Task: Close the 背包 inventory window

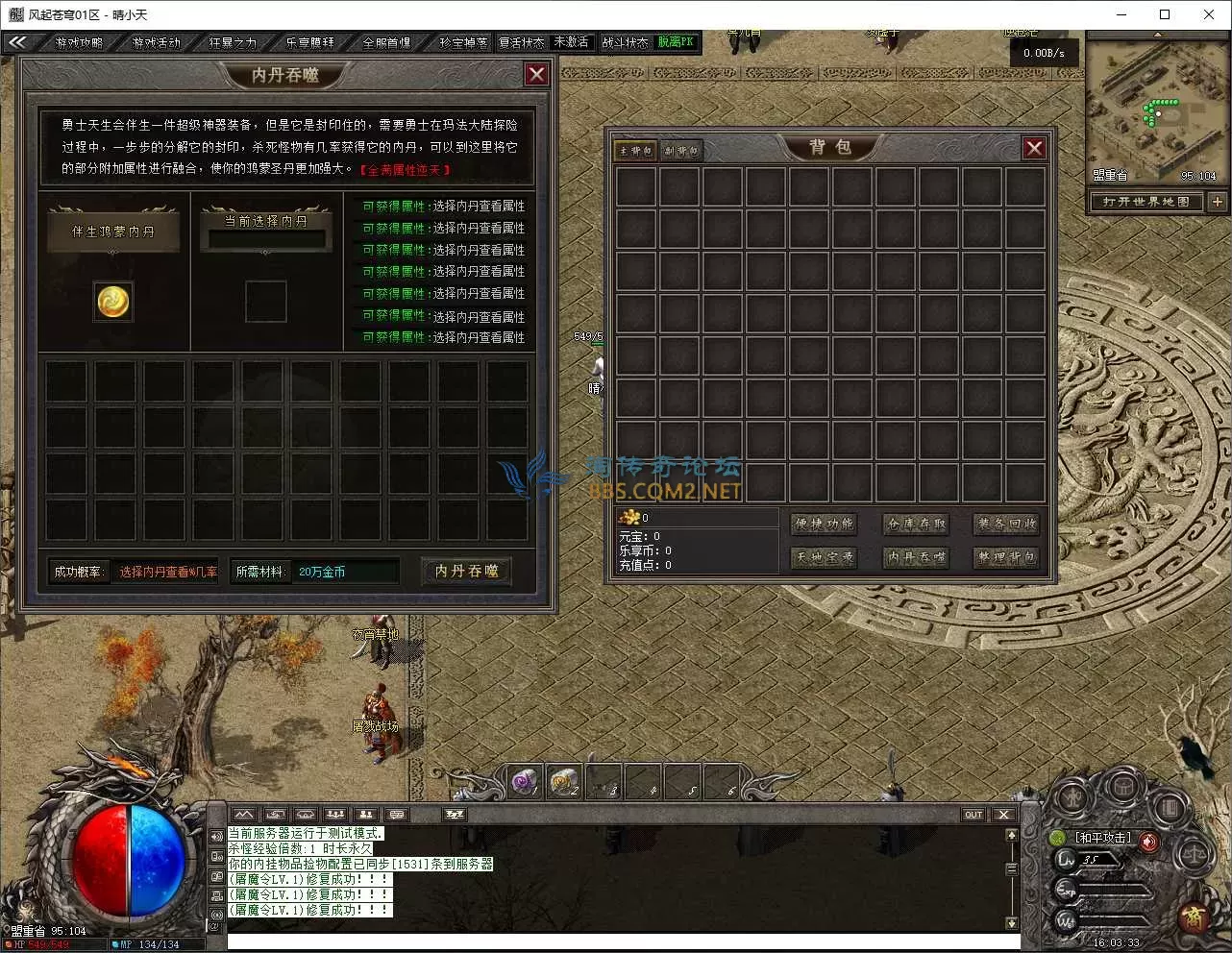Action: click(1034, 148)
